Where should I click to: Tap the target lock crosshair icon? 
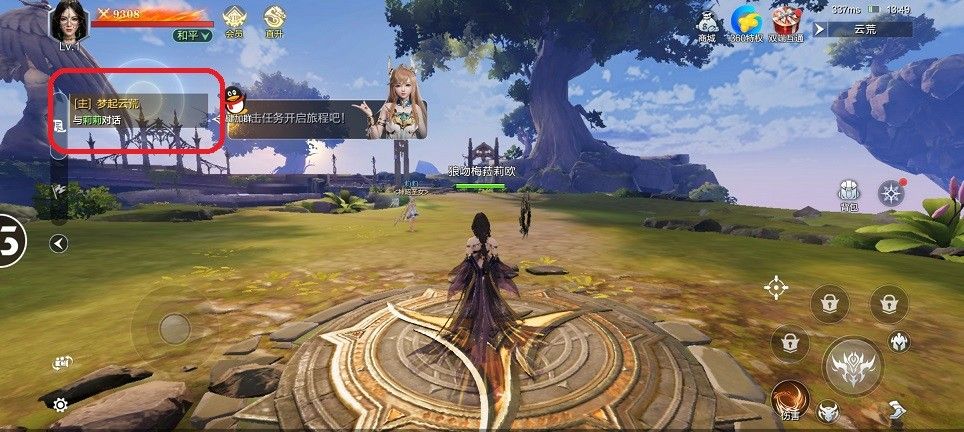pos(776,288)
